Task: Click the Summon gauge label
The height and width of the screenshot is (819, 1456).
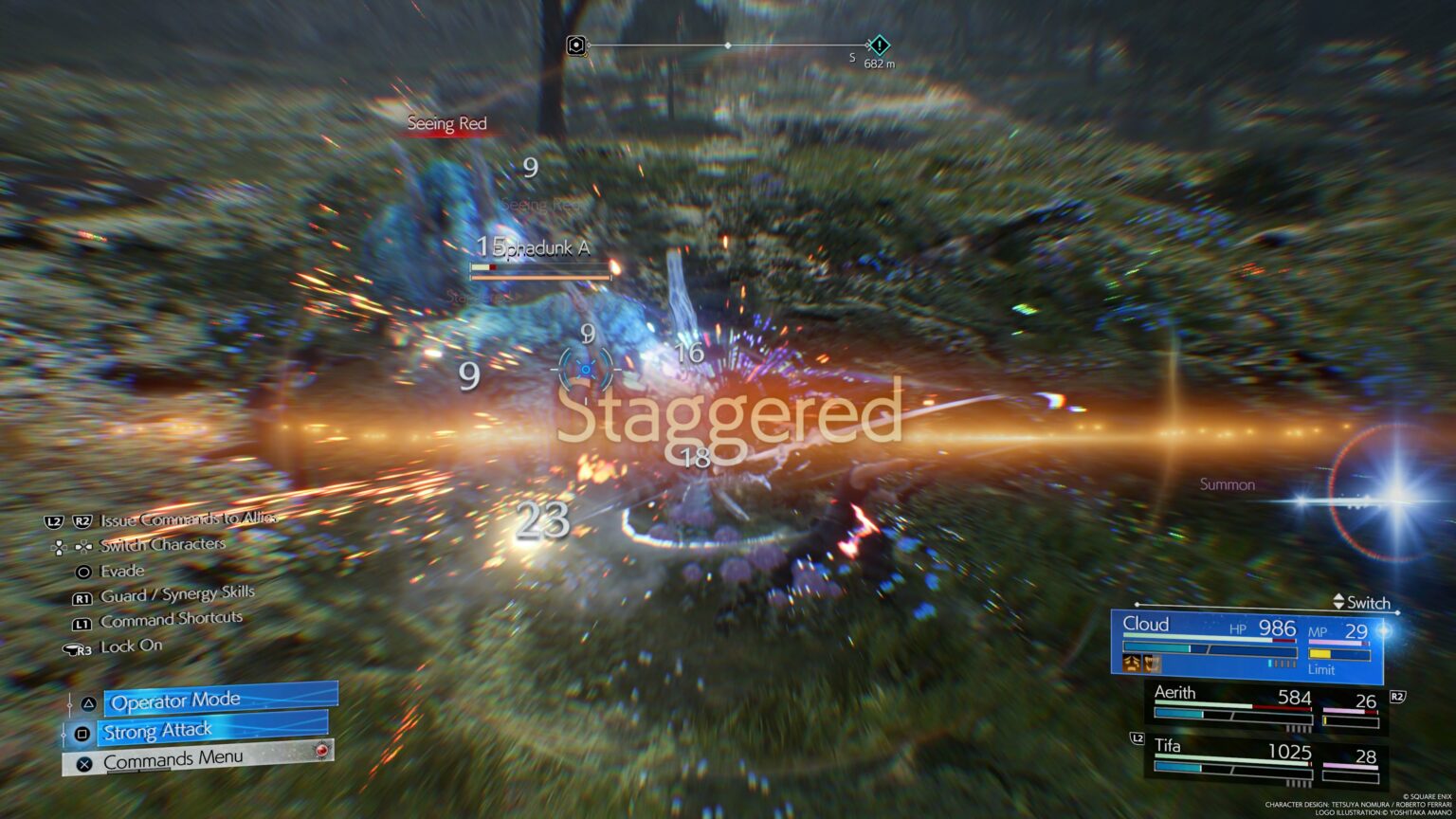Action: coord(1227,484)
